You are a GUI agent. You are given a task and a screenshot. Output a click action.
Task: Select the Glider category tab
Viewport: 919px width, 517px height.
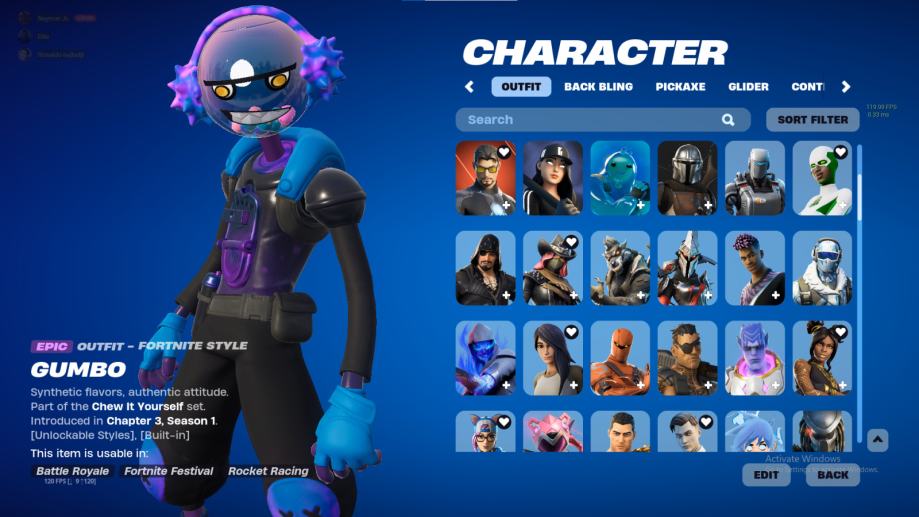748,87
